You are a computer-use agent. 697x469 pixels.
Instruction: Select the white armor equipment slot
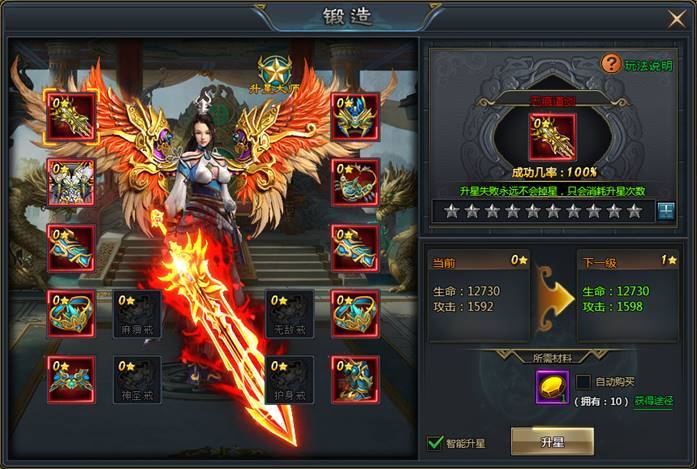click(71, 182)
